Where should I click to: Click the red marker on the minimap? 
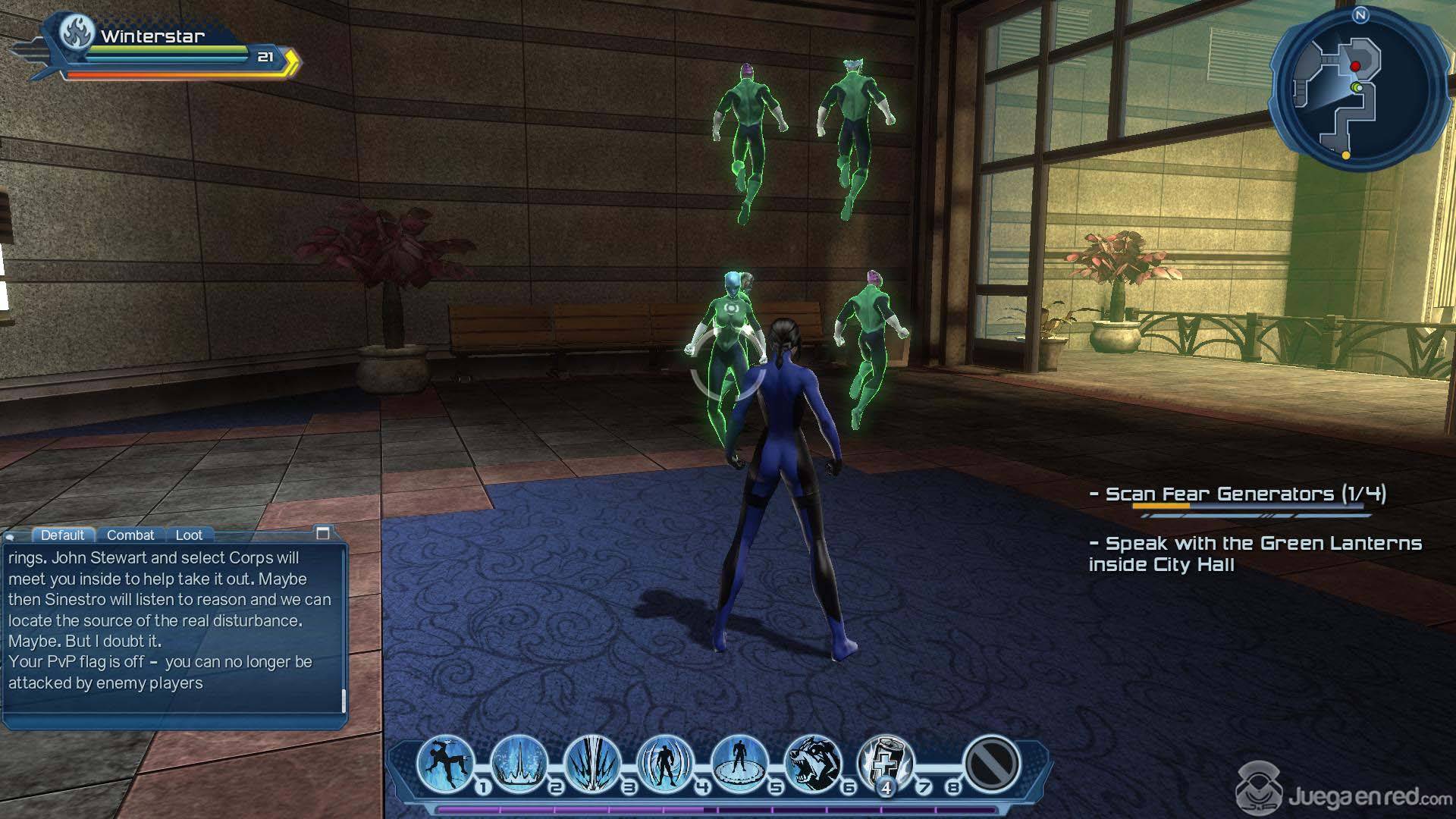tap(1355, 67)
